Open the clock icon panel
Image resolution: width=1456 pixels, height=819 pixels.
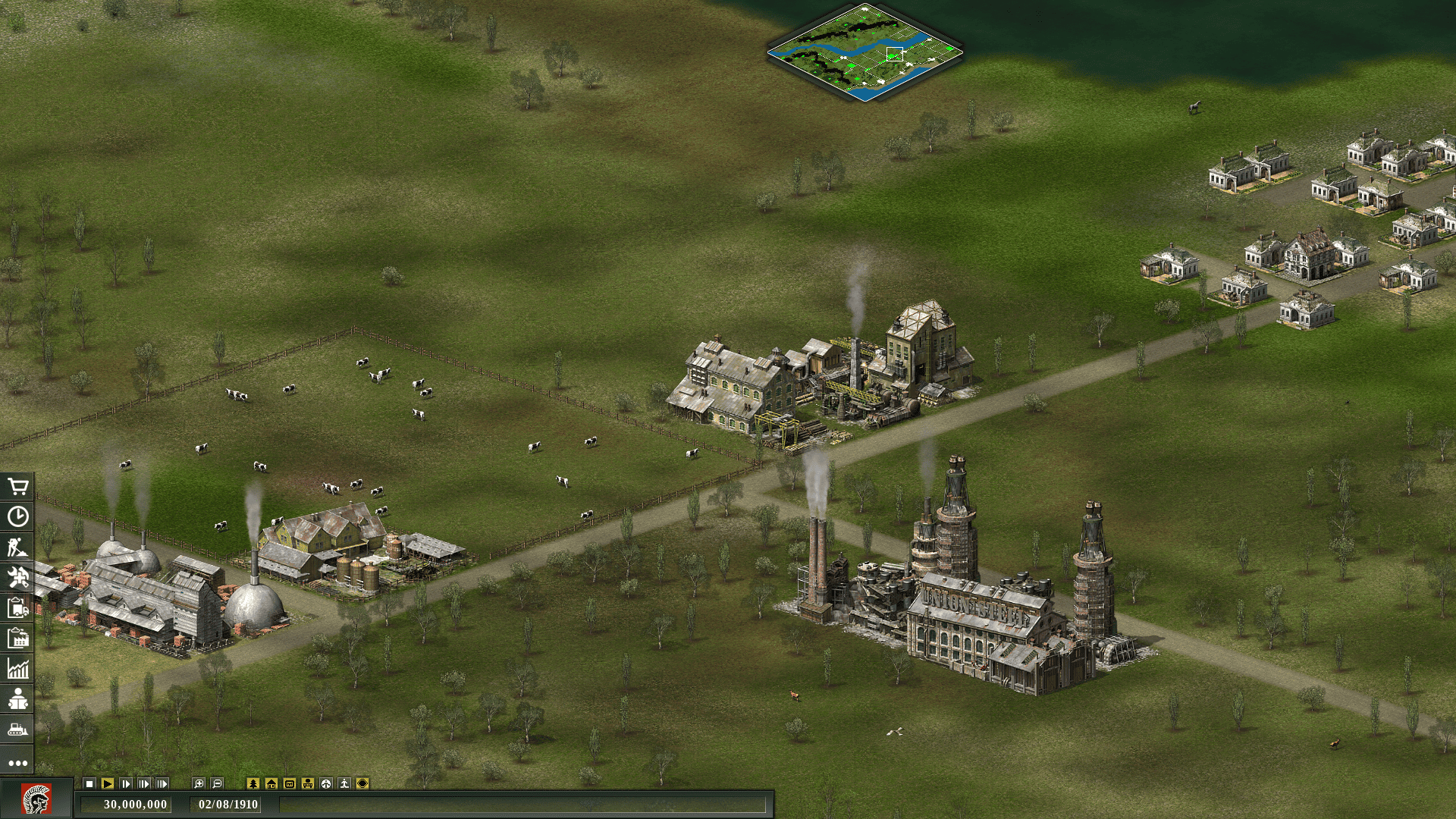tap(17, 516)
